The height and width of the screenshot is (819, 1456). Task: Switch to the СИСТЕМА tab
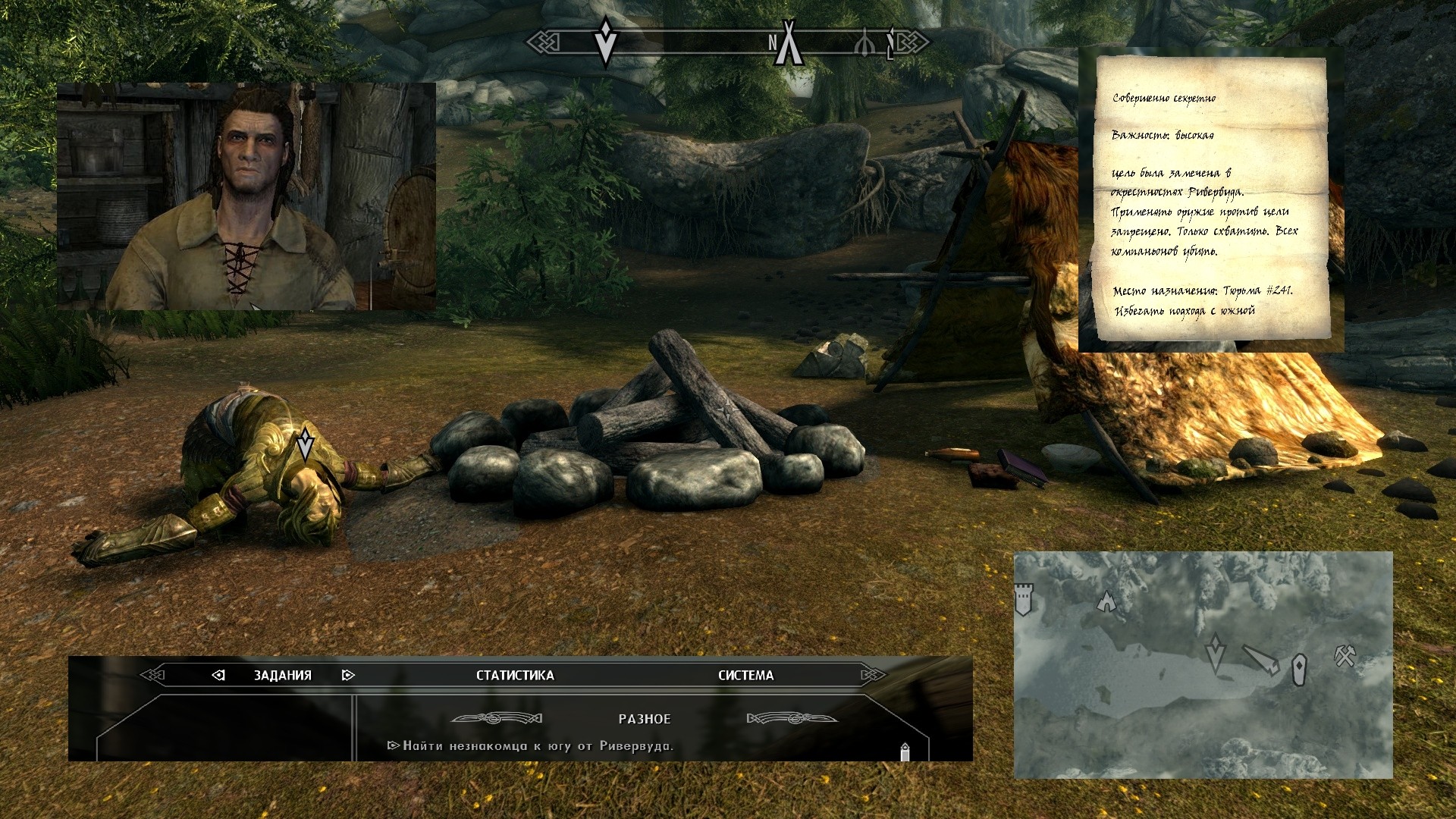(745, 675)
